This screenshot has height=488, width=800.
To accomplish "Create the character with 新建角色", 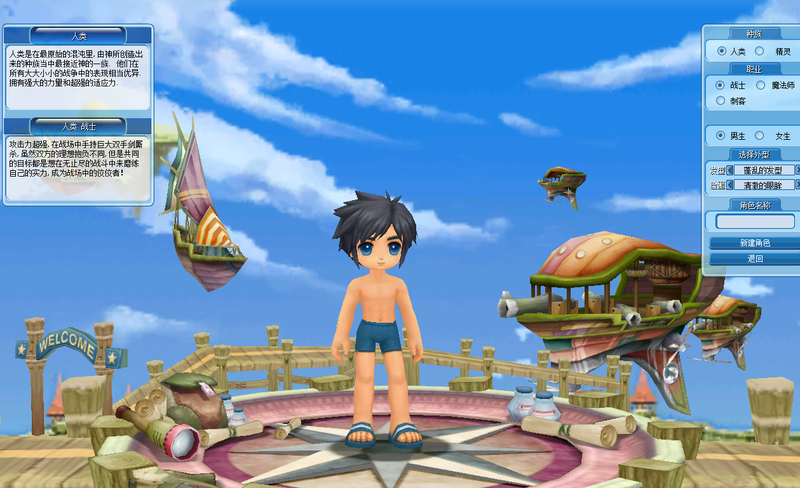I will pyautogui.click(x=755, y=243).
